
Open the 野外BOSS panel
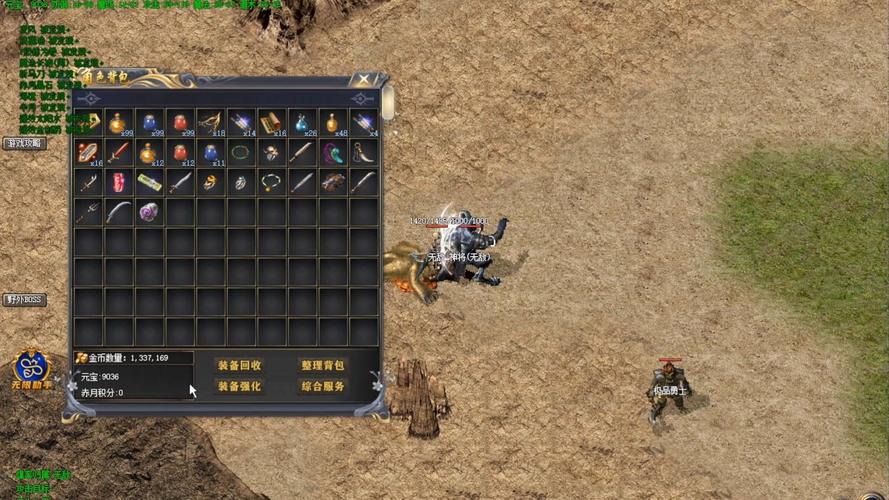[25, 299]
